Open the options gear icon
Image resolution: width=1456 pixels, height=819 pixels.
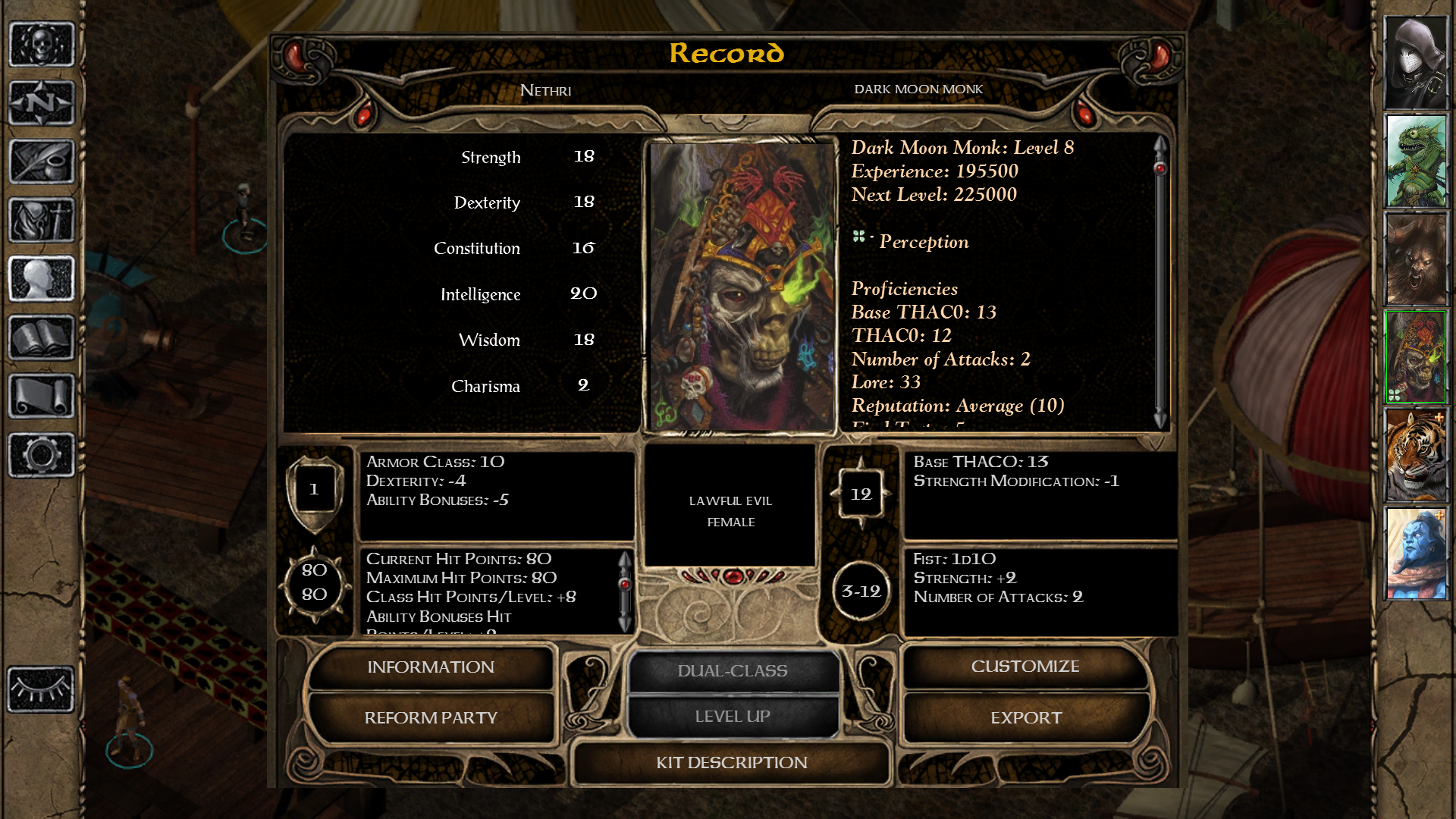tap(42, 455)
